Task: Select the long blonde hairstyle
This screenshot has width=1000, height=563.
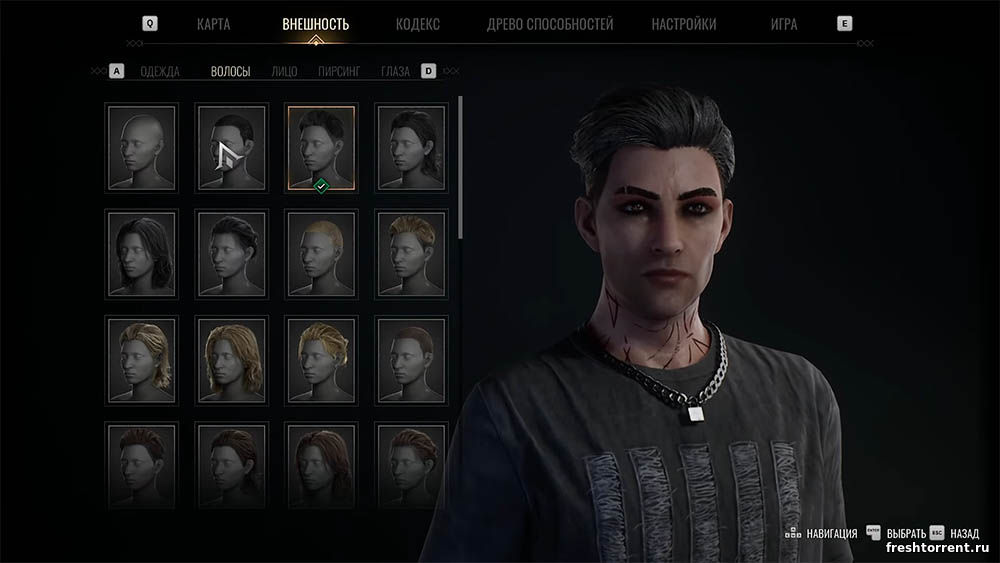Action: click(231, 357)
